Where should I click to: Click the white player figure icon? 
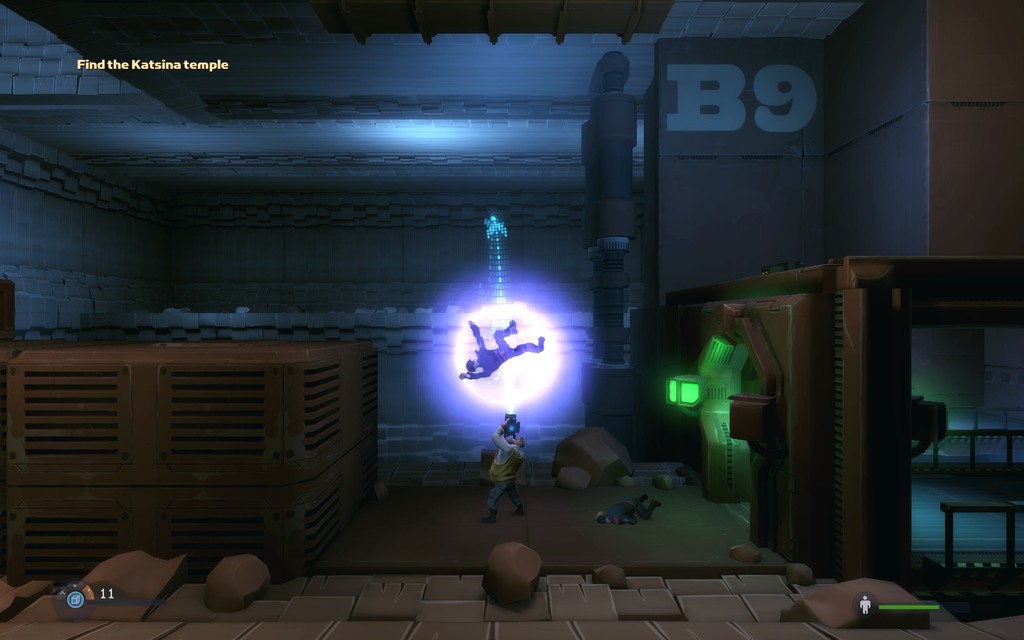(x=864, y=606)
